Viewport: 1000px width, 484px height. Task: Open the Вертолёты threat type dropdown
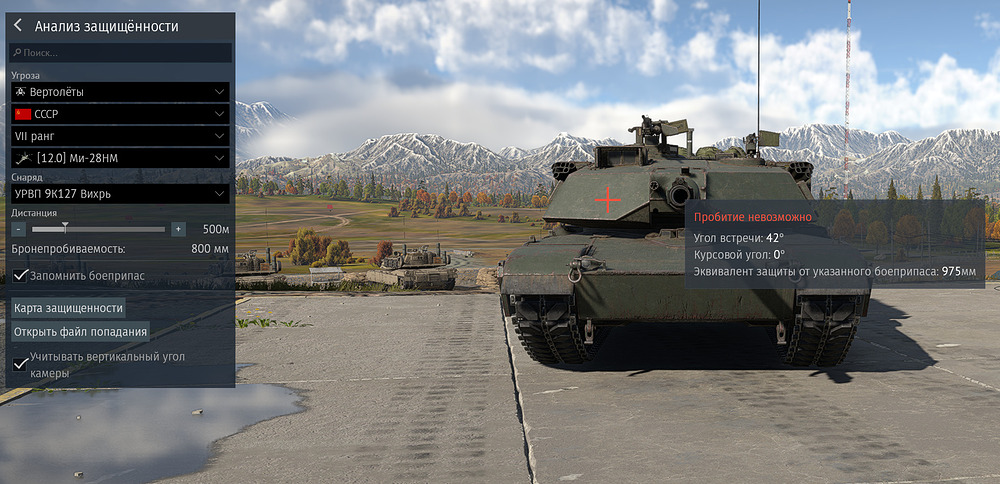tap(120, 92)
